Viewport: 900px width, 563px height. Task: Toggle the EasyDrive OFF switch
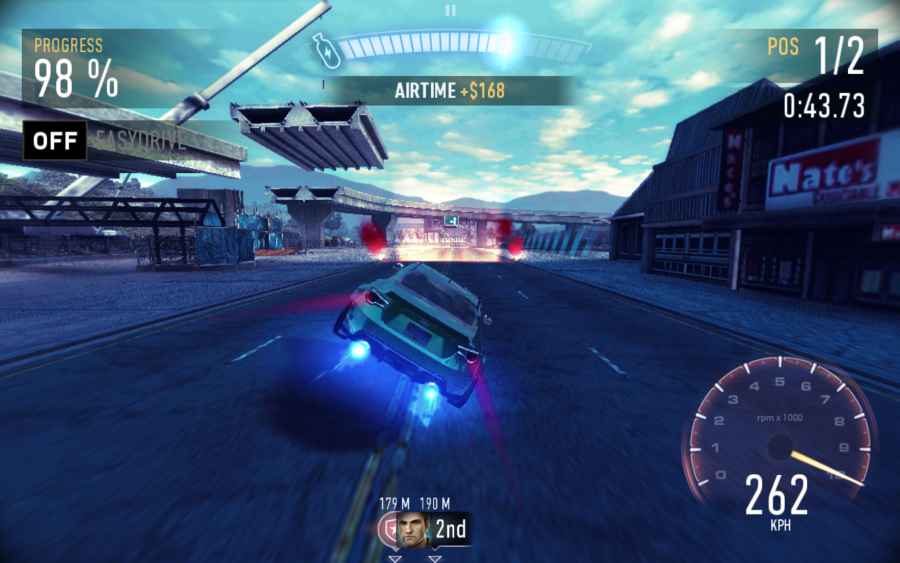[x=55, y=141]
